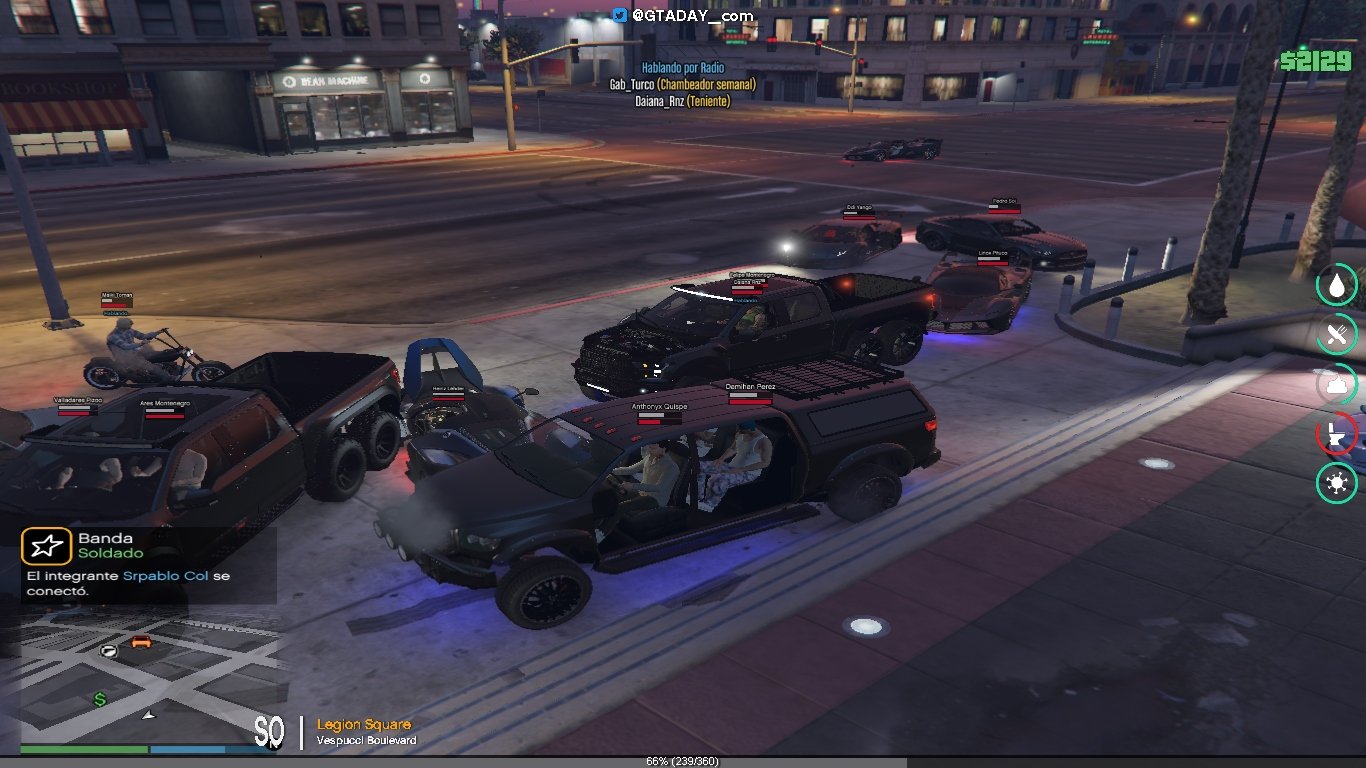This screenshot has height=768, width=1366.
Task: Click the water drop thirst icon
Action: pos(1336,286)
